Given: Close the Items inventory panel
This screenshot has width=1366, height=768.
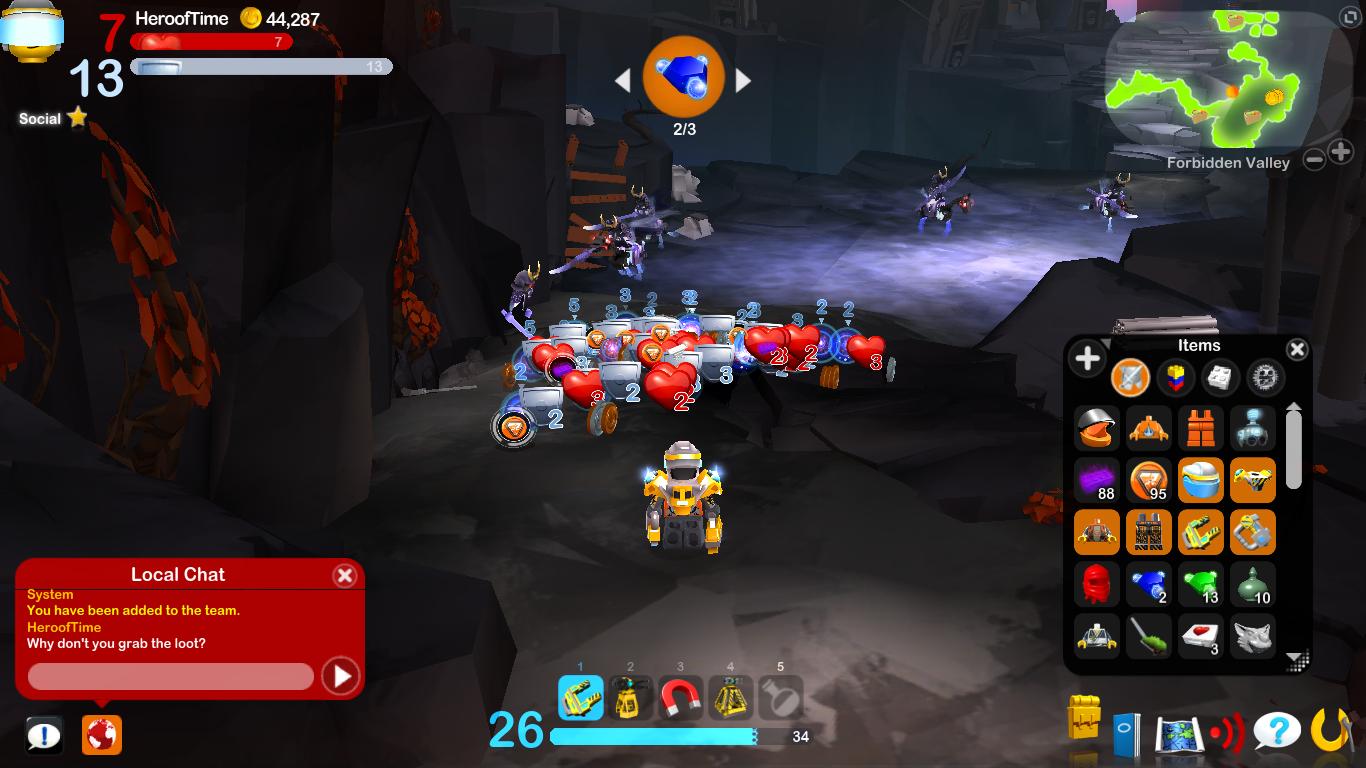Looking at the screenshot, I should [1296, 349].
